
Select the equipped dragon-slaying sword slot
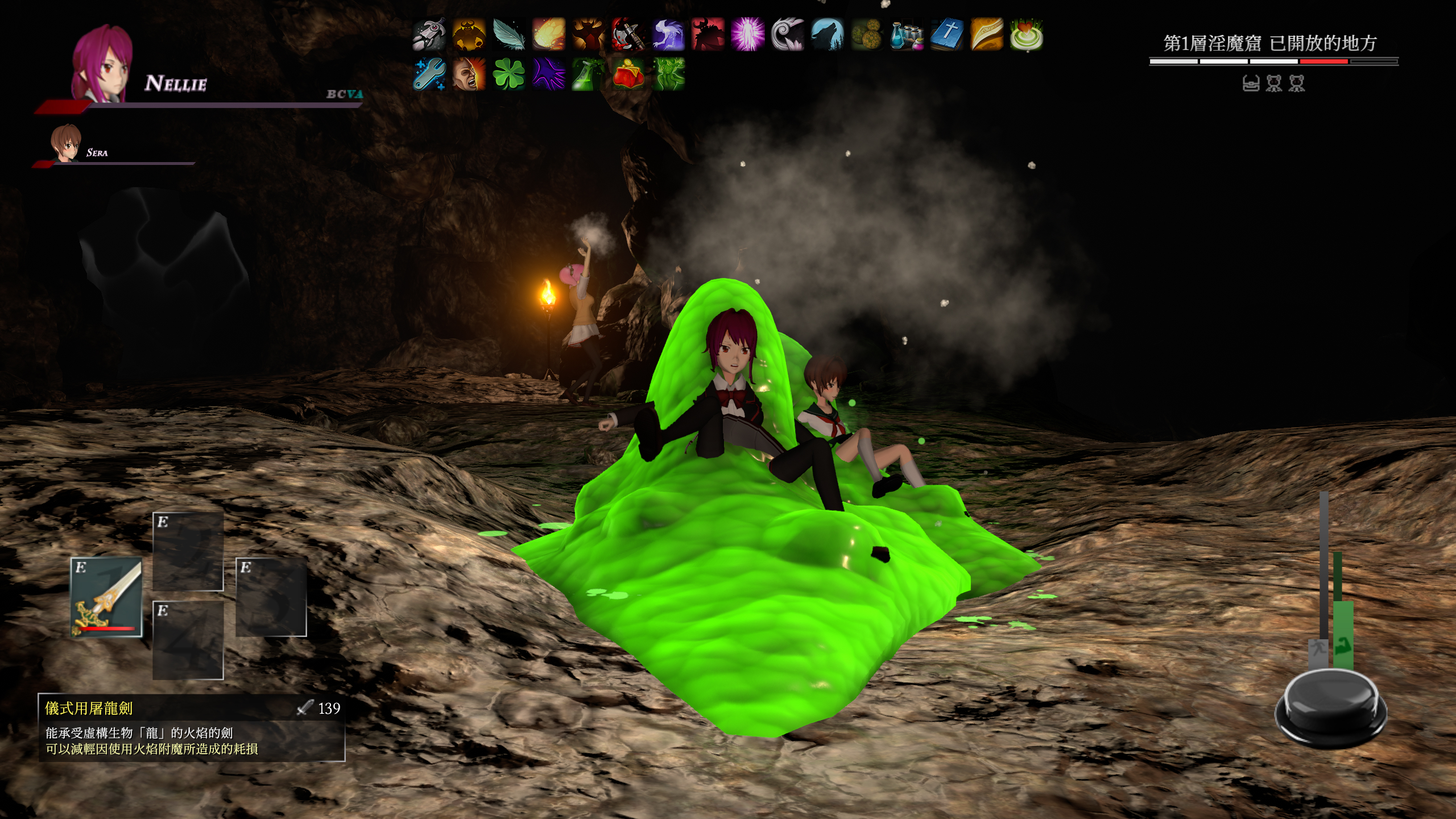click(x=106, y=597)
